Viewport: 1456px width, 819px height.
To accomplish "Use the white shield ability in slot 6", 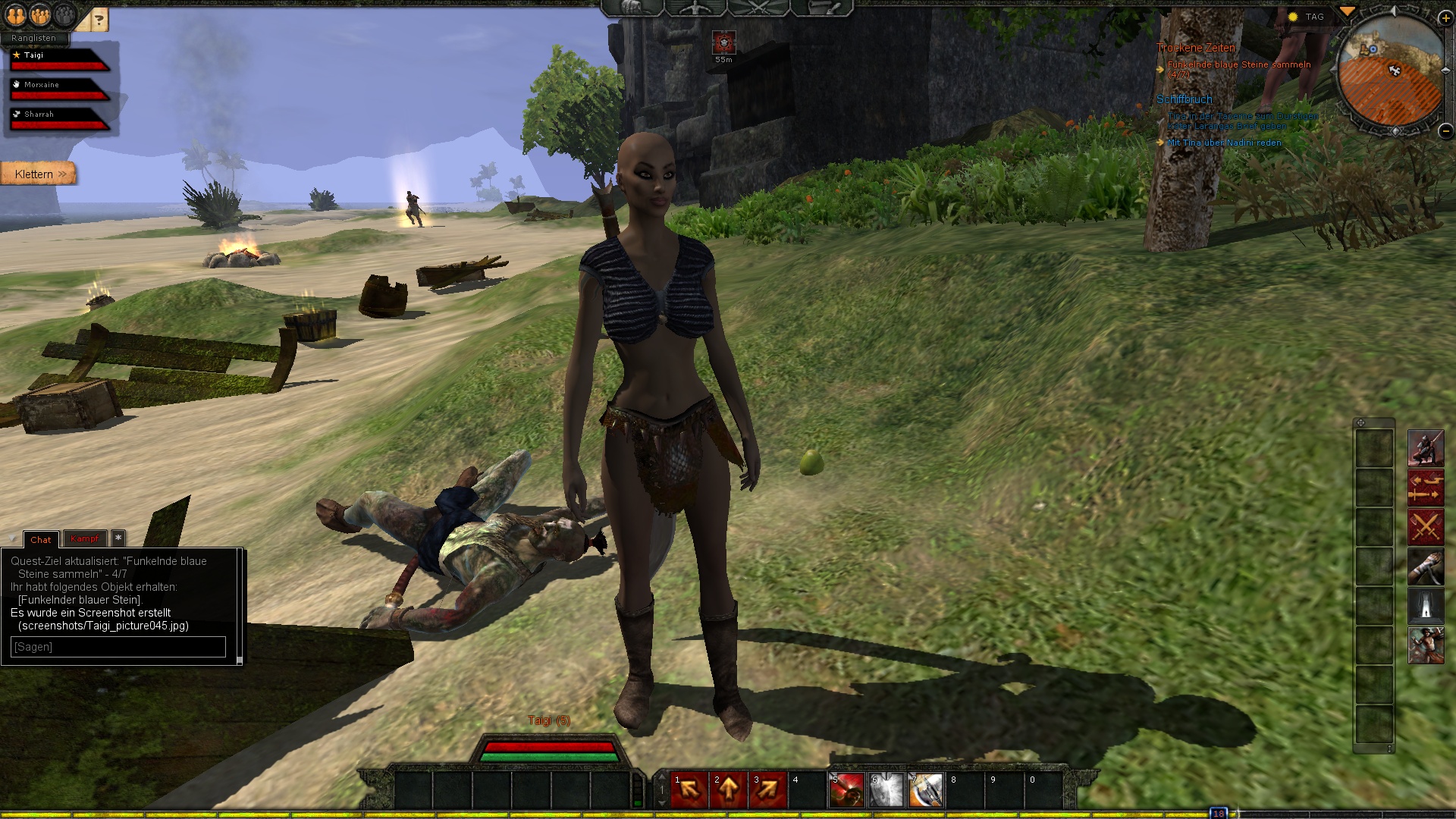I will coord(886,790).
